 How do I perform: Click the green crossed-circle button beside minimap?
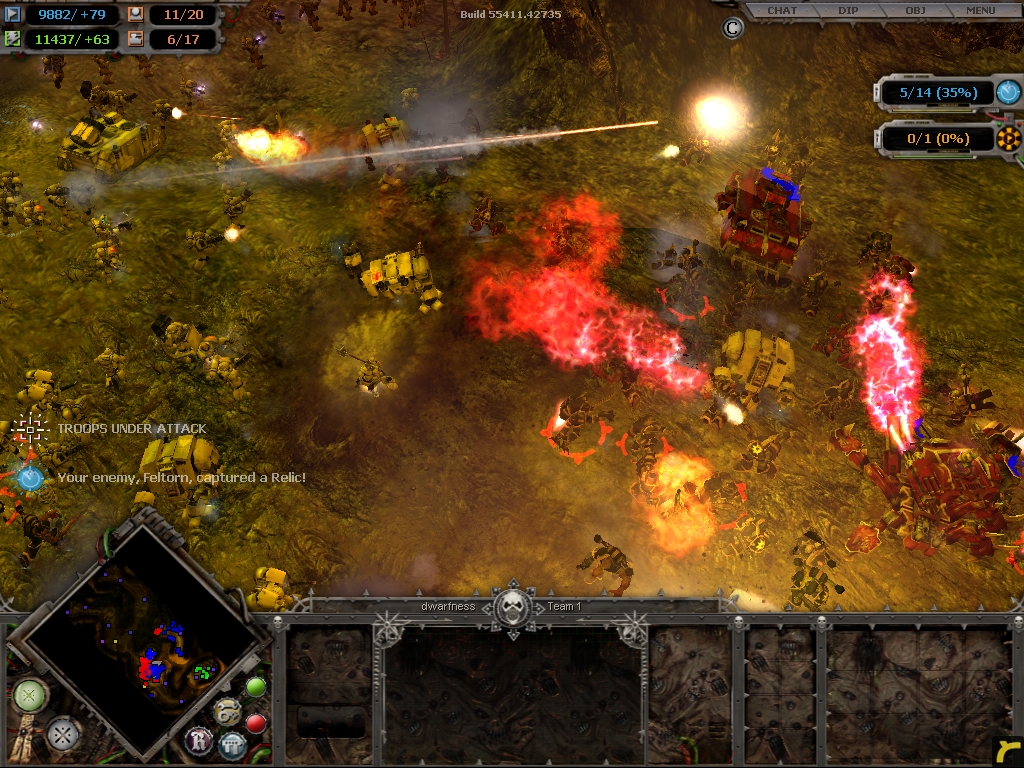pyautogui.click(x=30, y=695)
